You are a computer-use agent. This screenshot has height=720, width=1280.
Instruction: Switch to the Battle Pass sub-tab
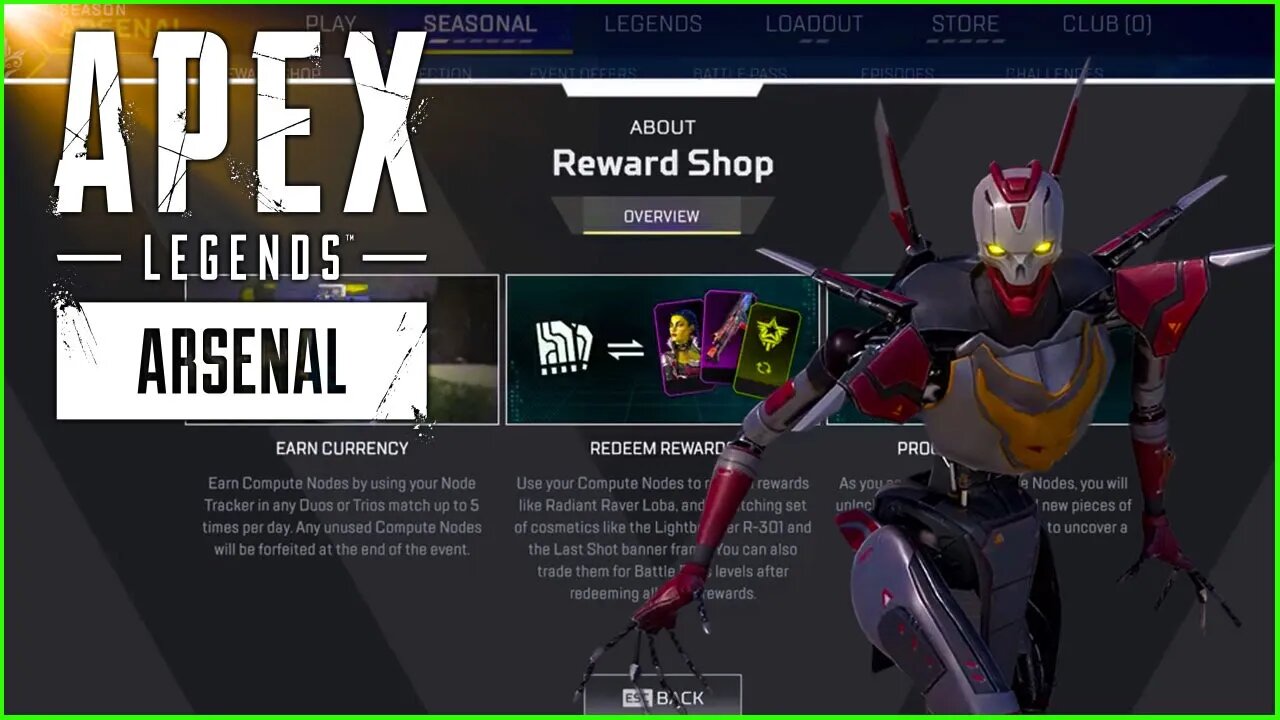coord(741,73)
